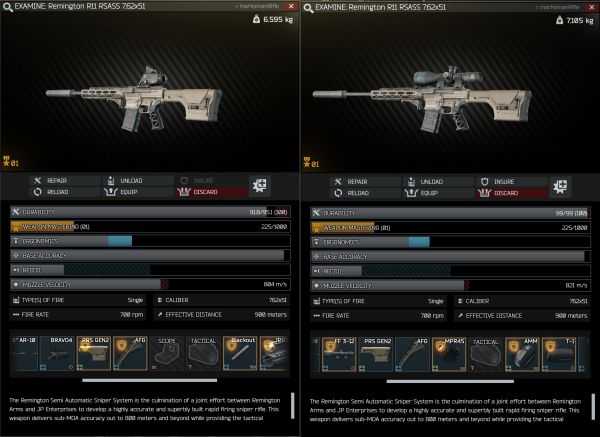Close the 7.105 kg rifle examine window

click(592, 6)
